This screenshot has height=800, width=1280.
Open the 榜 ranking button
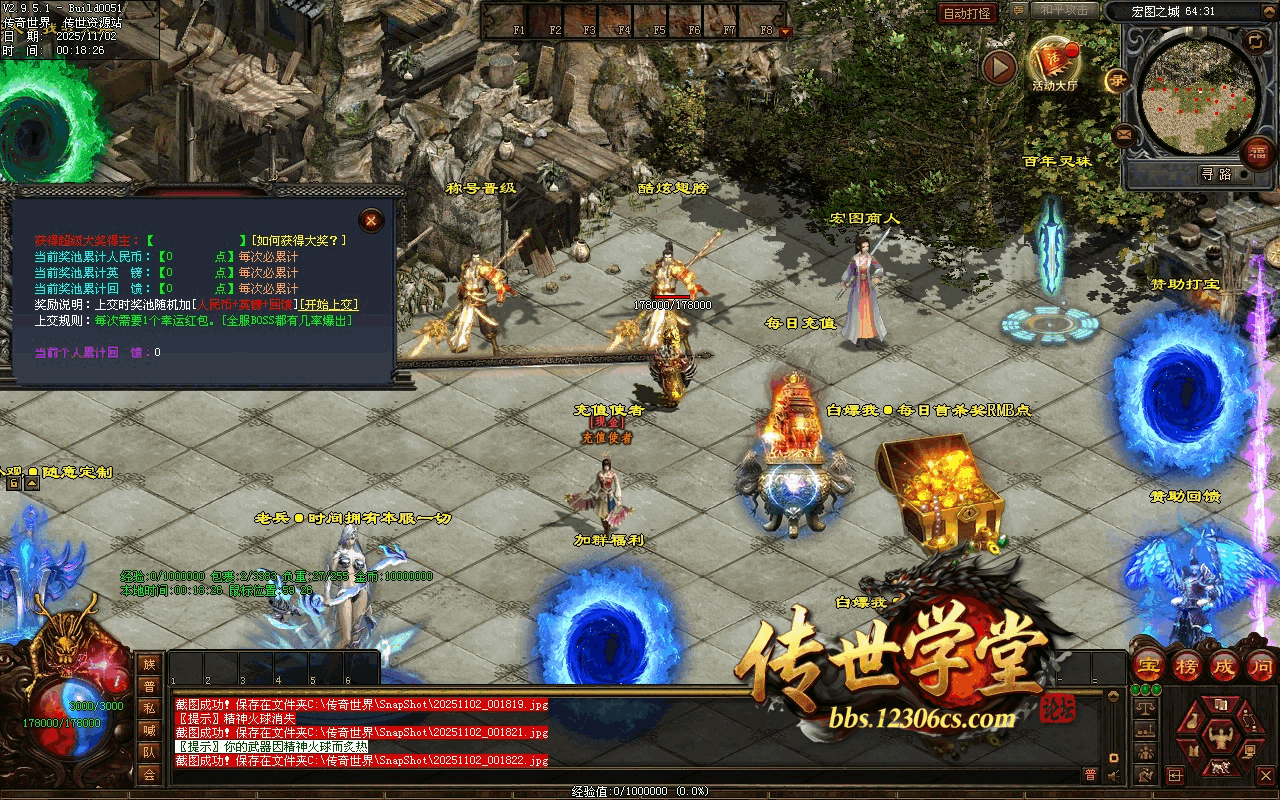[x=1188, y=665]
